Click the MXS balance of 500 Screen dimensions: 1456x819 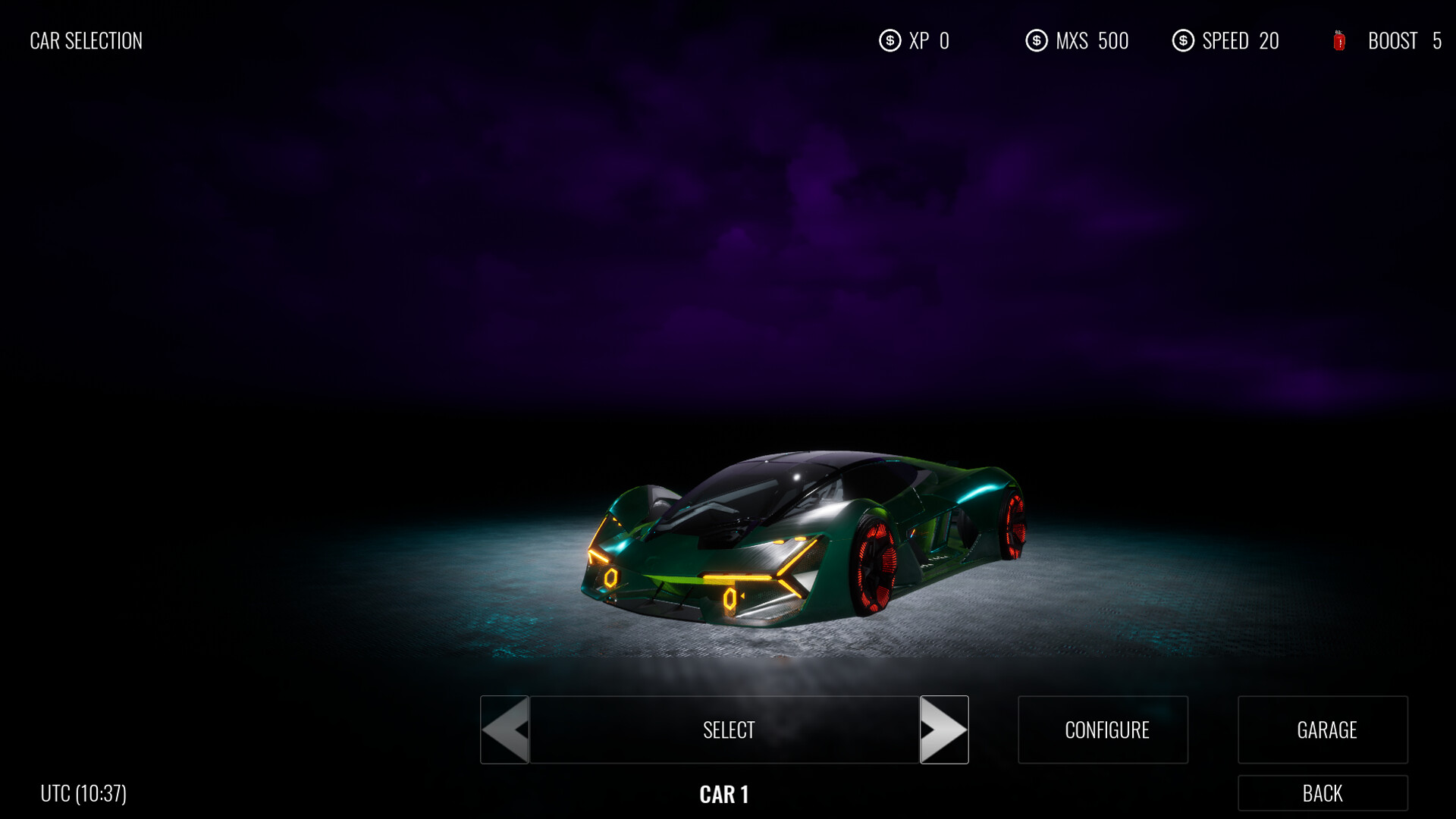(1090, 41)
